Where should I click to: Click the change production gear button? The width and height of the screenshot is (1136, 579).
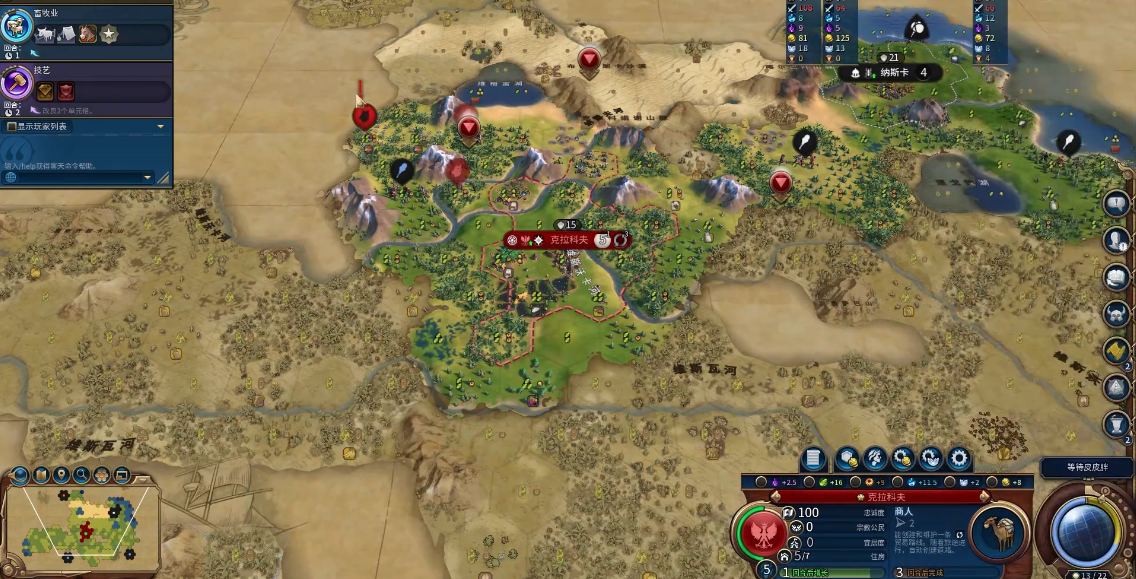(959, 459)
